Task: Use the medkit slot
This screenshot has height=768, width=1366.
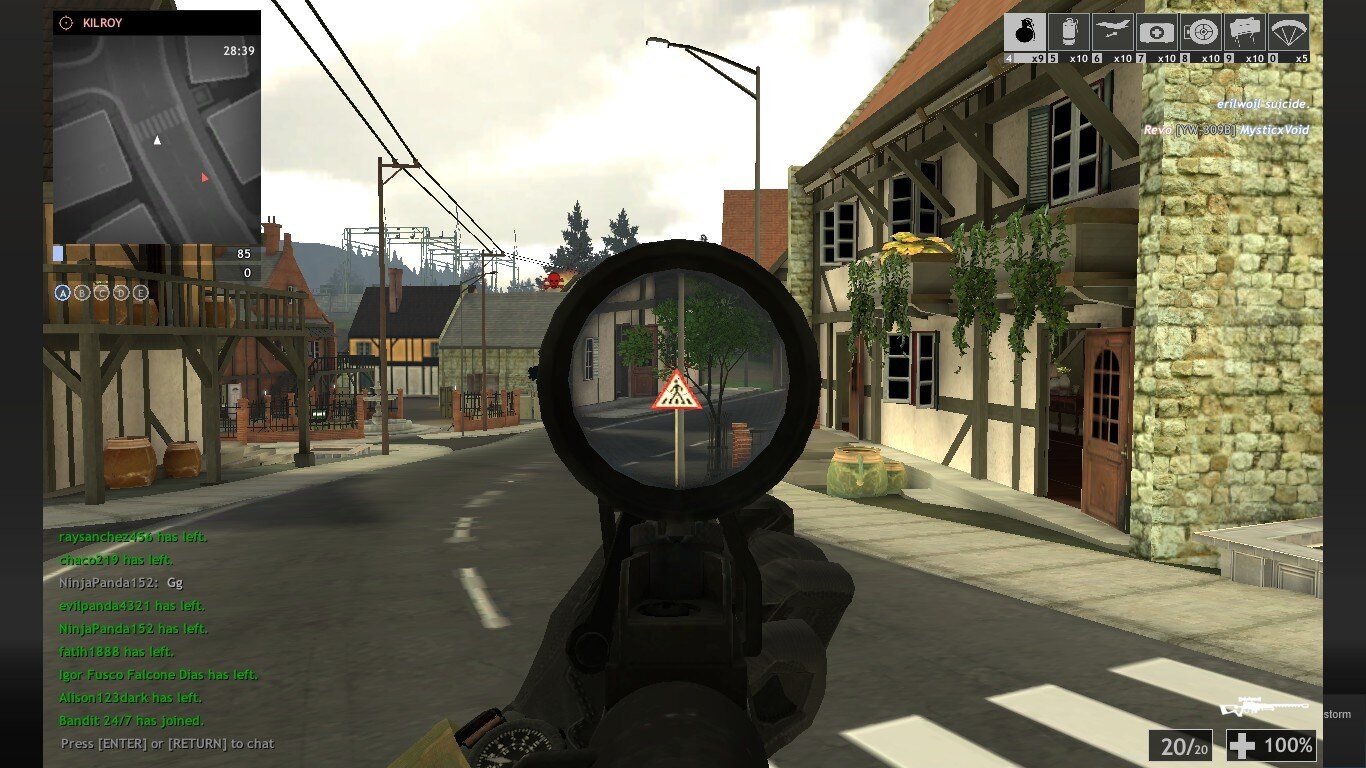Action: (1157, 32)
